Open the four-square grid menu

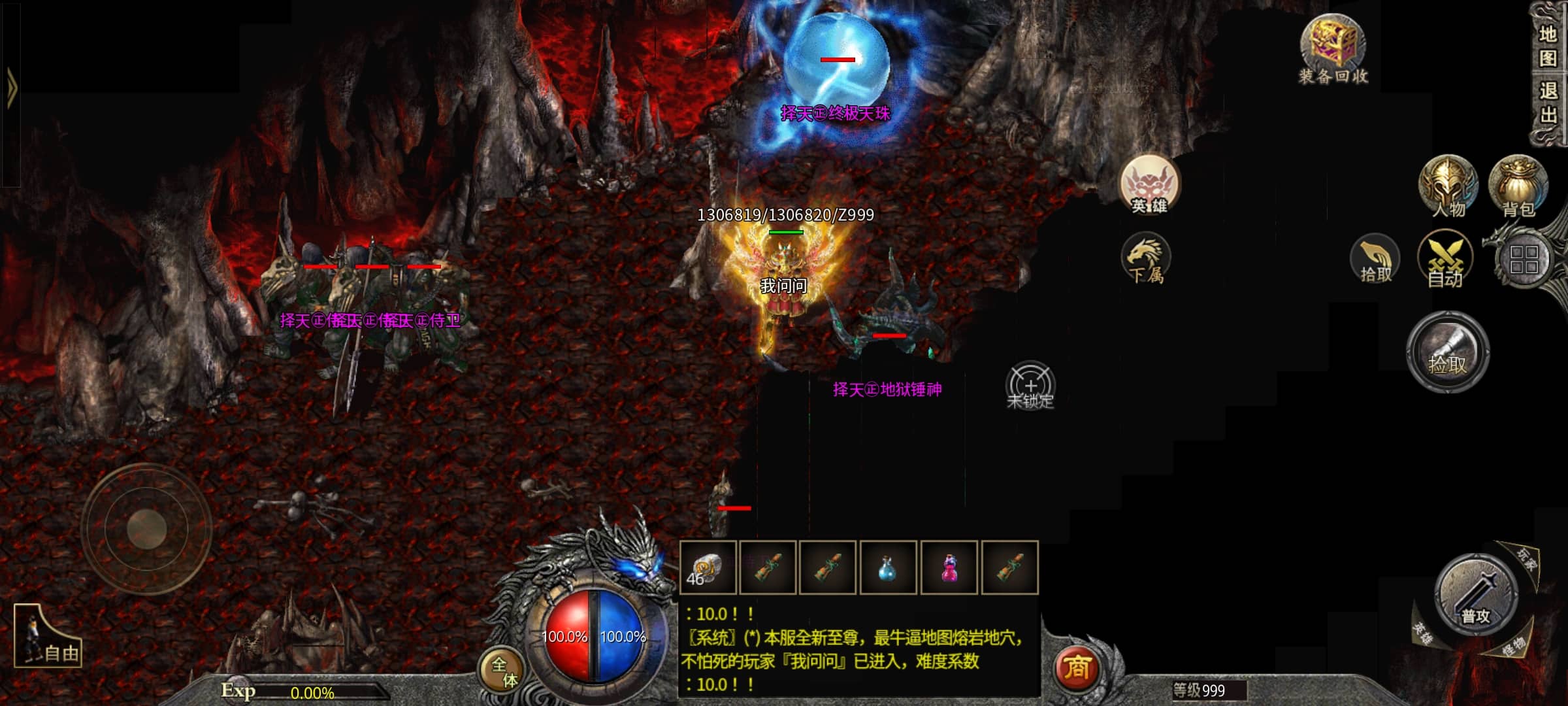click(1524, 260)
